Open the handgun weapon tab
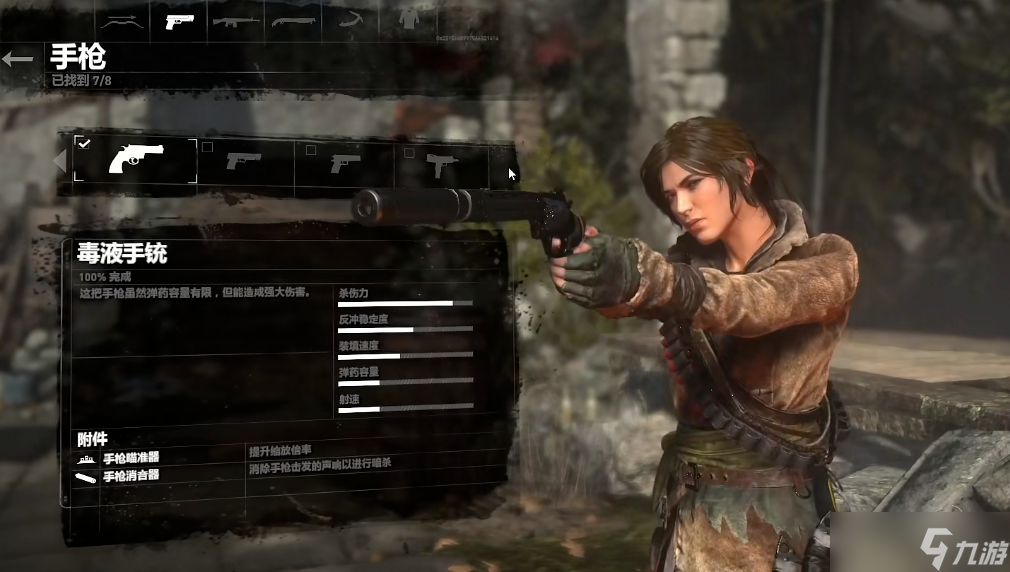This screenshot has height=572, width=1010. click(x=179, y=20)
